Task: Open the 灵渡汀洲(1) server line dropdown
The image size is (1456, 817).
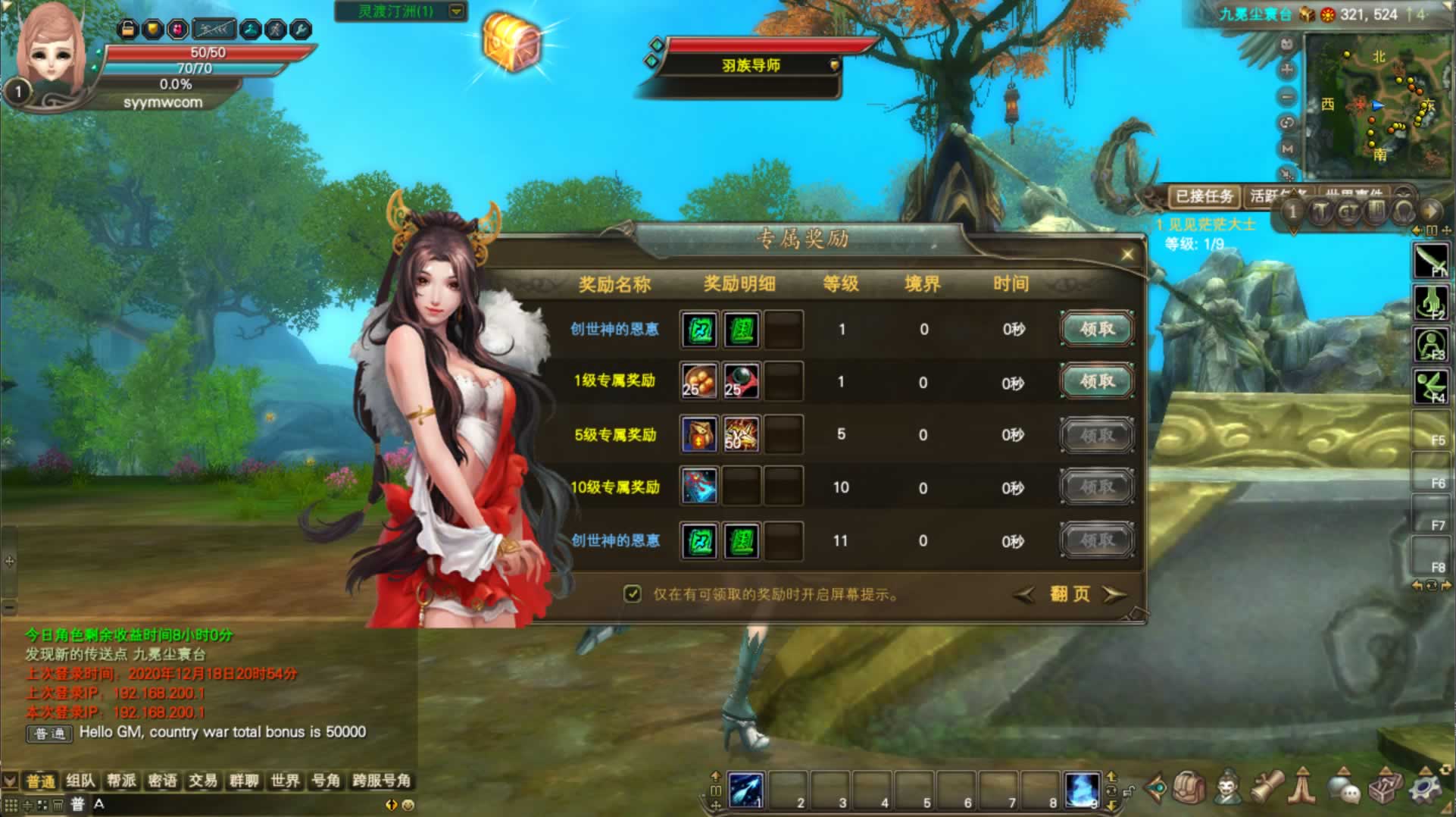Action: coord(456,11)
